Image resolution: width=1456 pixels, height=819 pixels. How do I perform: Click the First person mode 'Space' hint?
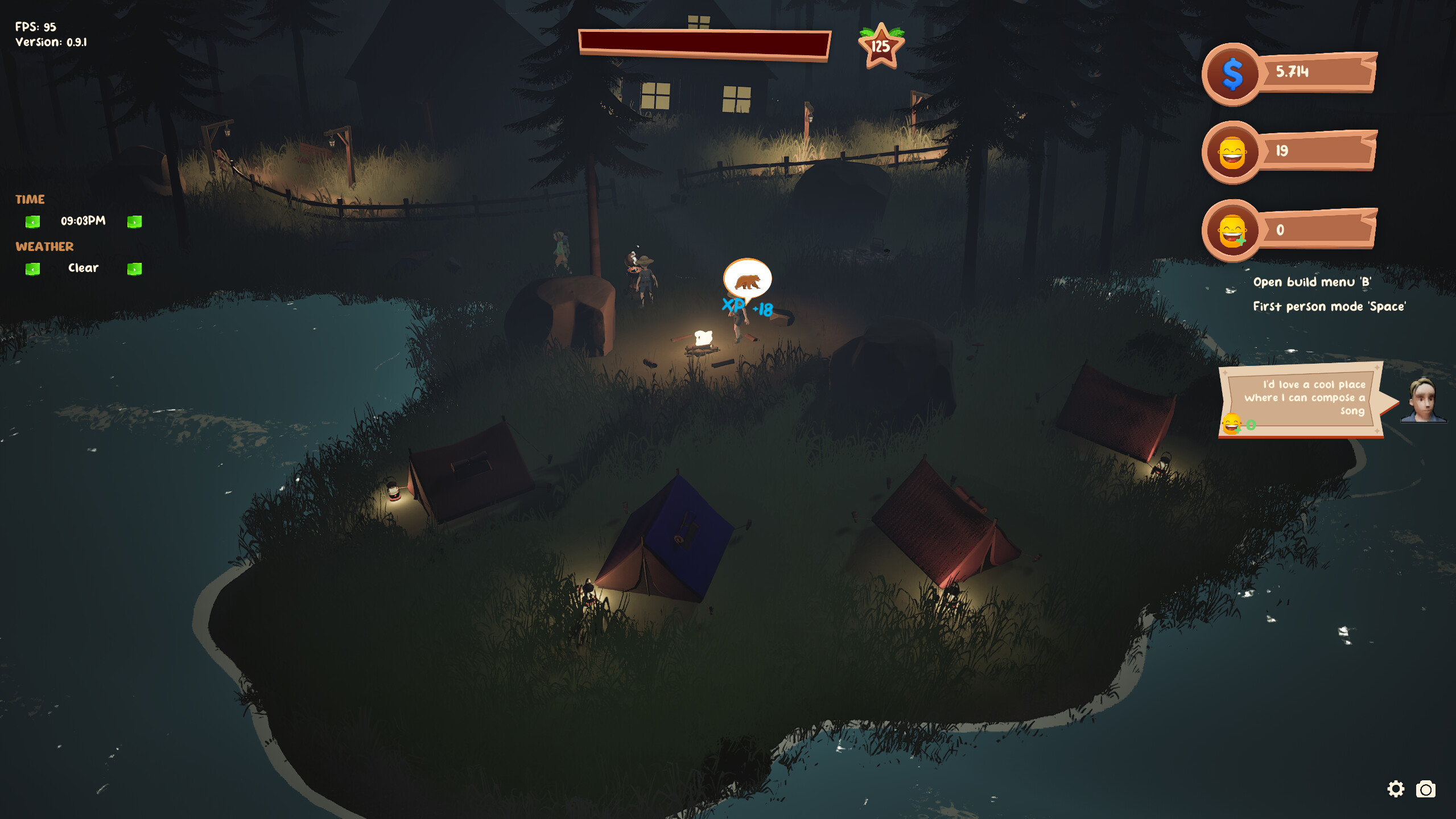coord(1329,306)
